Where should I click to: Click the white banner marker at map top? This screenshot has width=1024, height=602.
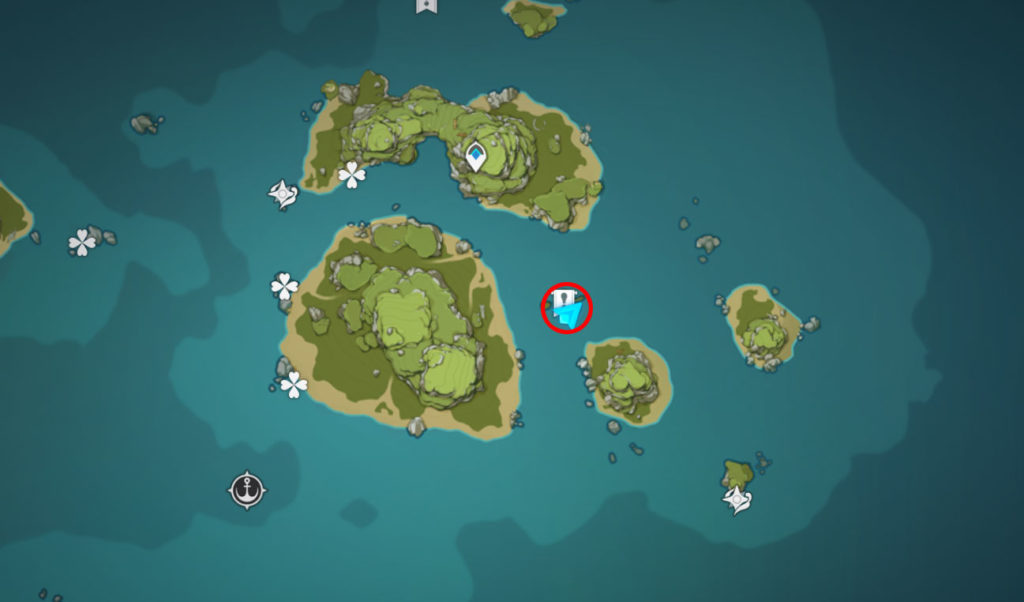(x=425, y=5)
